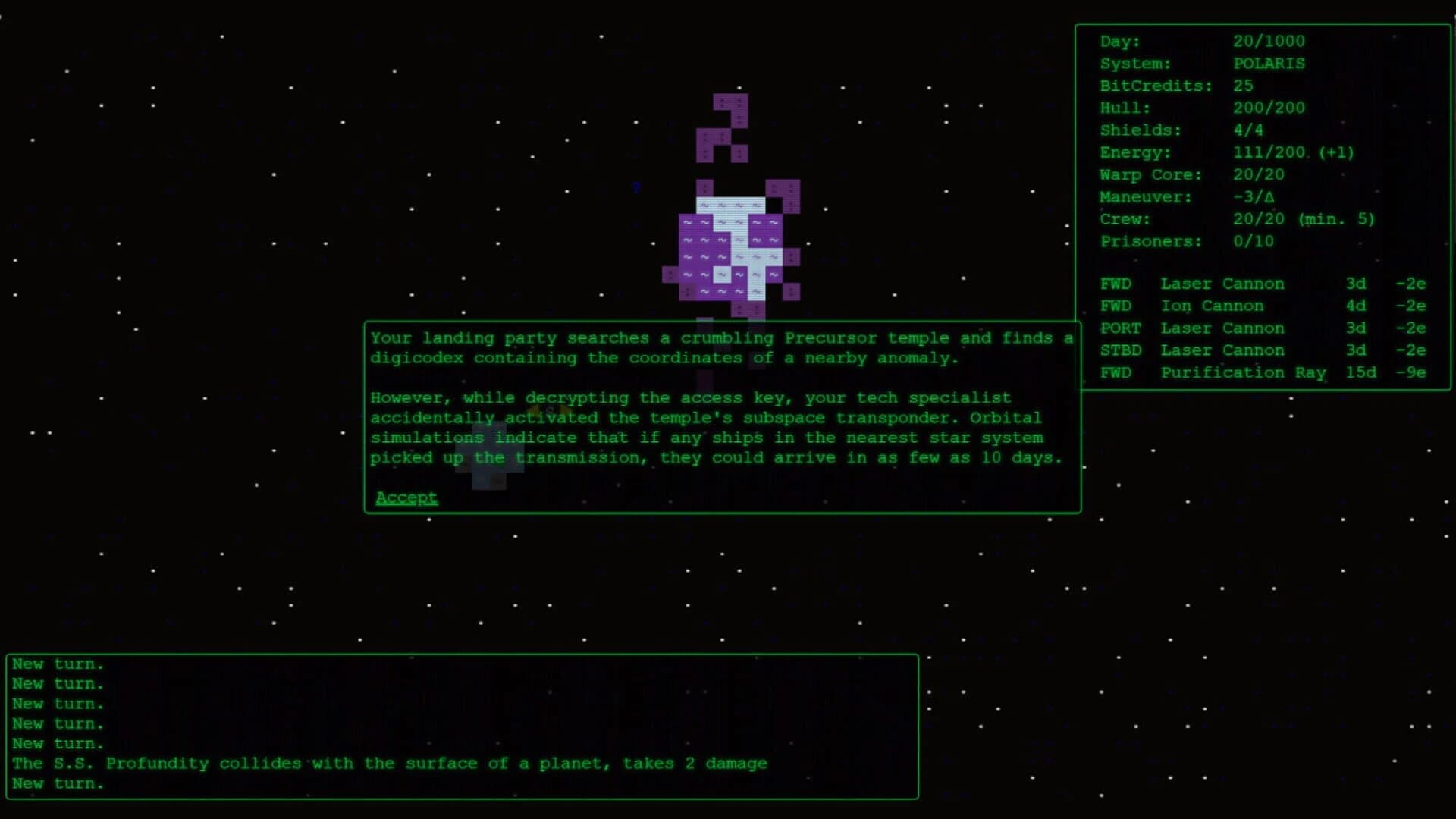Open the POLARIS system label
1456x819 pixels.
pos(1269,63)
